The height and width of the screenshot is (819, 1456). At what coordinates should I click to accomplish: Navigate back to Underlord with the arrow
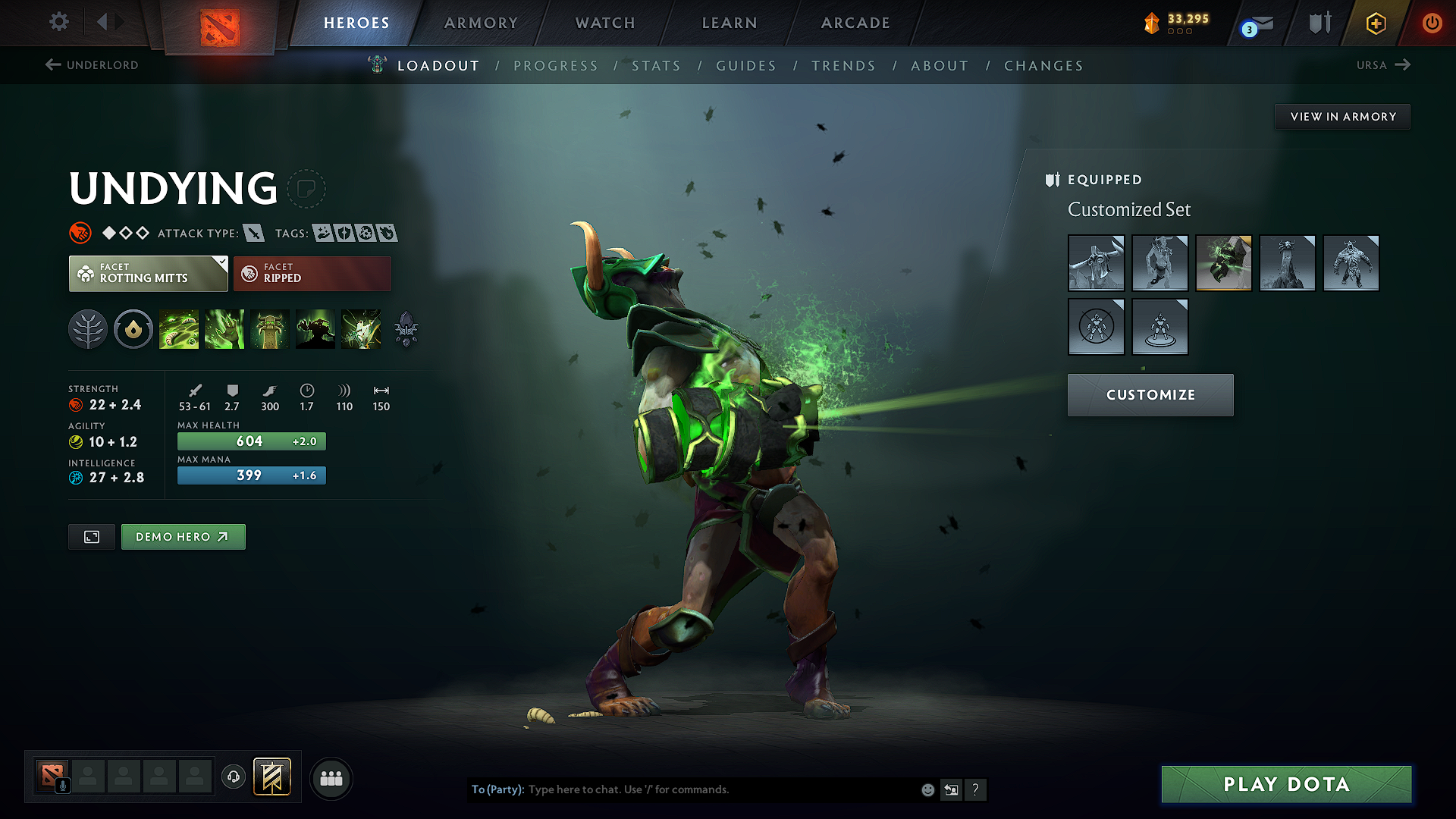click(52, 65)
